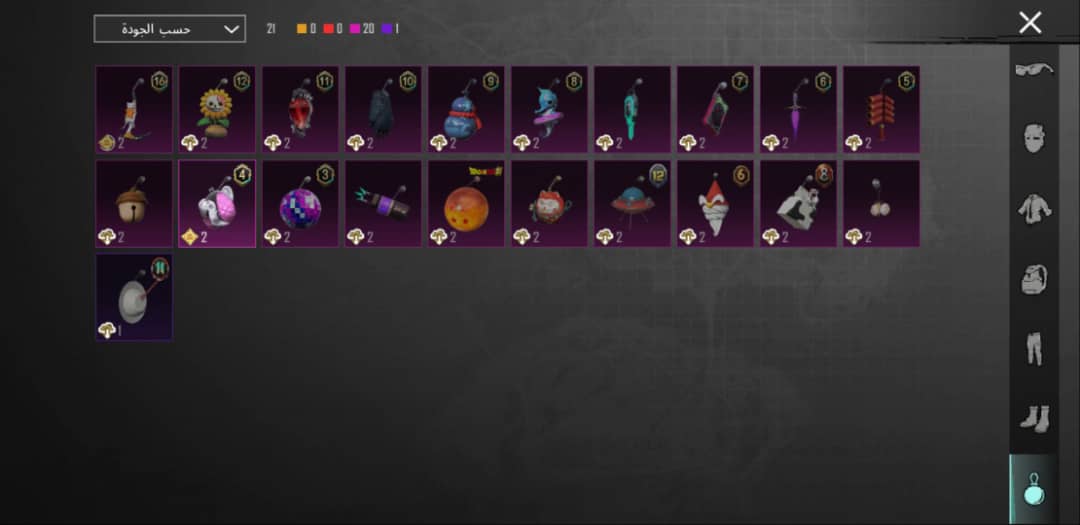Select the orange Dragon Ball ornament
This screenshot has width=1080, height=525.
point(466,204)
